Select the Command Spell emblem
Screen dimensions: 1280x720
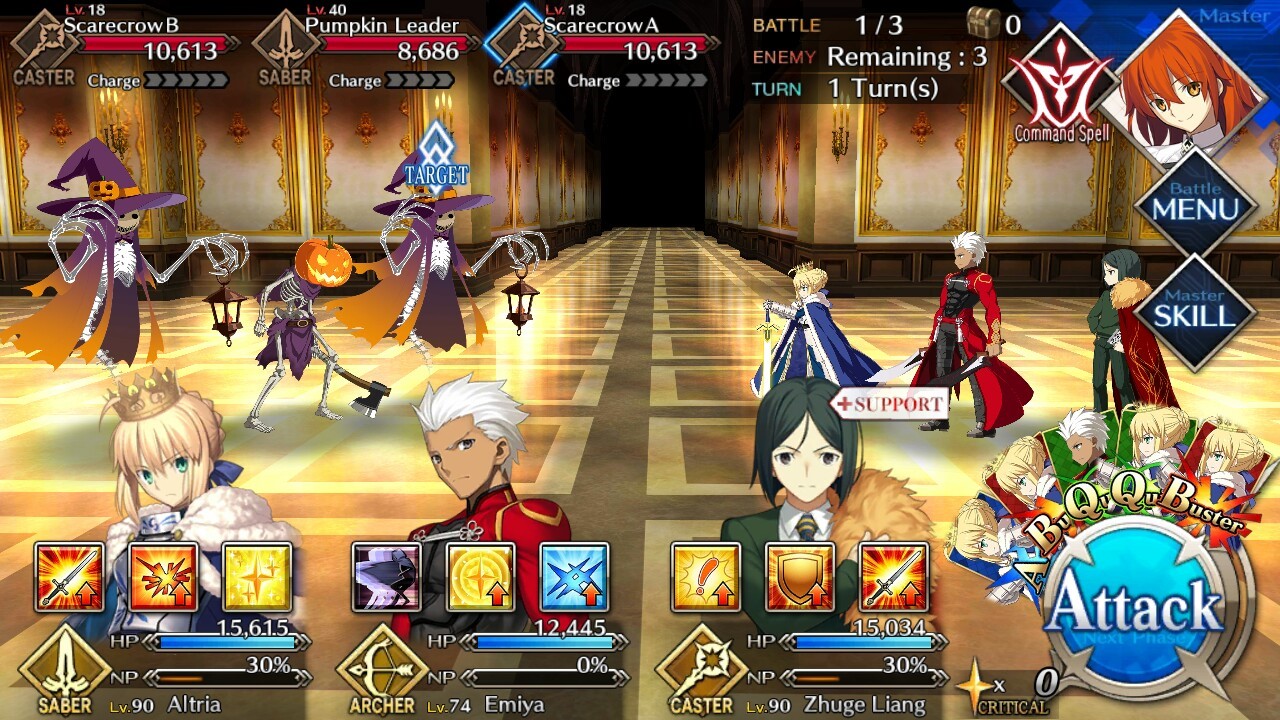pos(1060,85)
